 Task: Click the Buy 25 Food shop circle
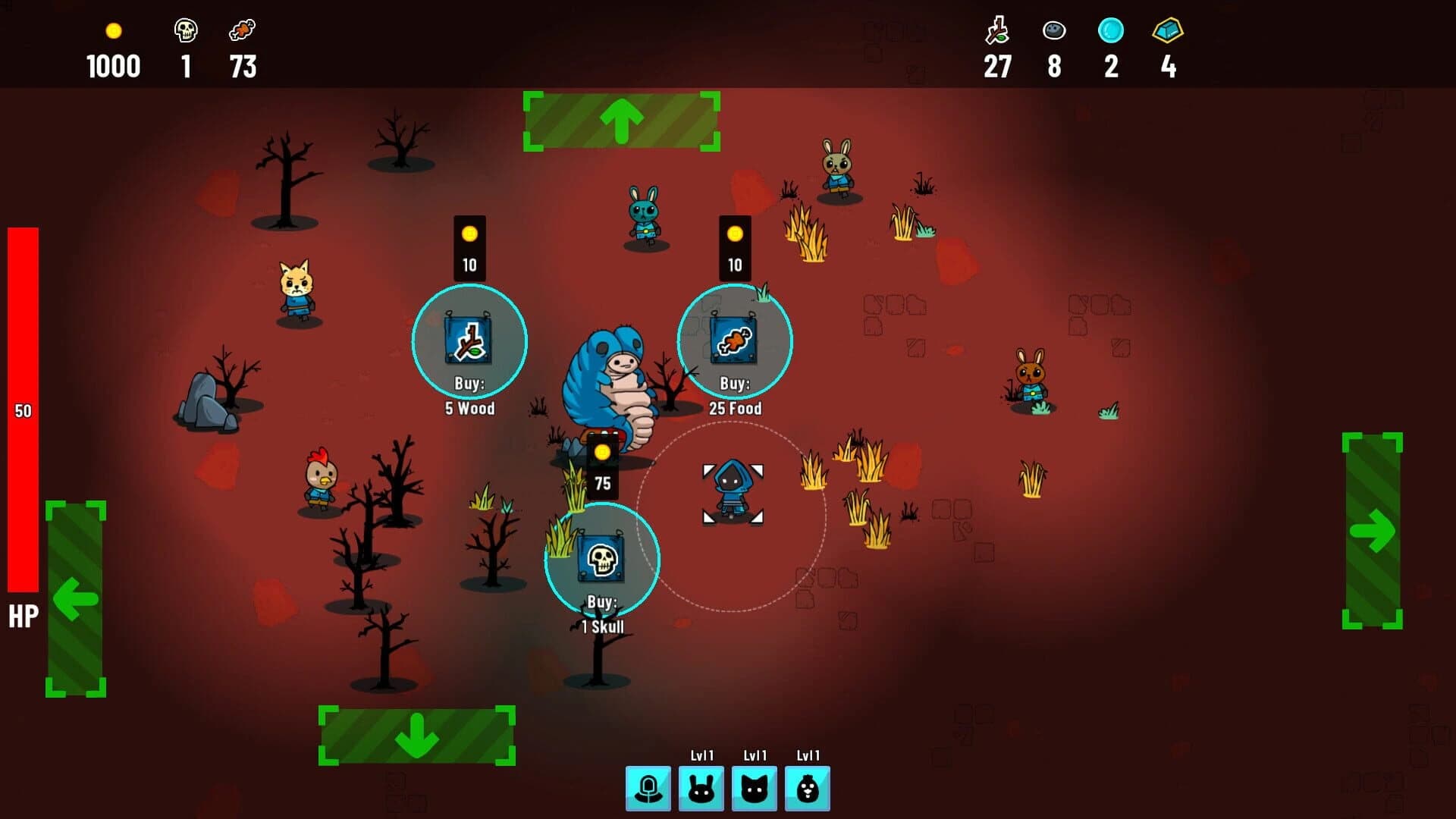click(734, 343)
